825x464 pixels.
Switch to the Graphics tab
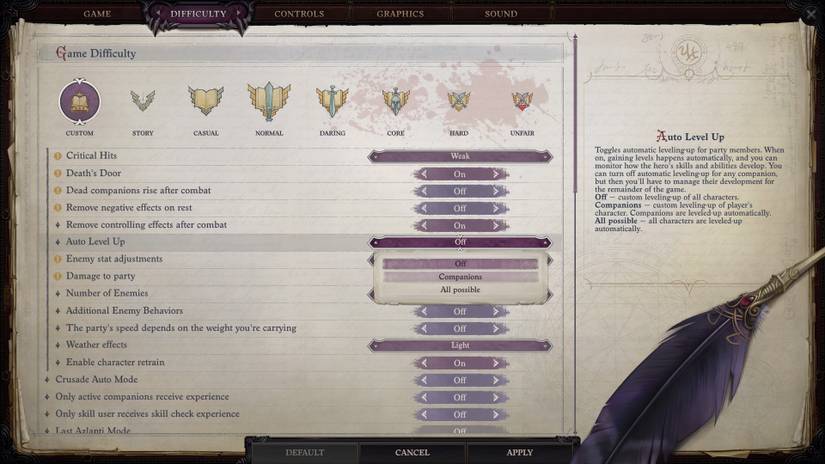(400, 14)
